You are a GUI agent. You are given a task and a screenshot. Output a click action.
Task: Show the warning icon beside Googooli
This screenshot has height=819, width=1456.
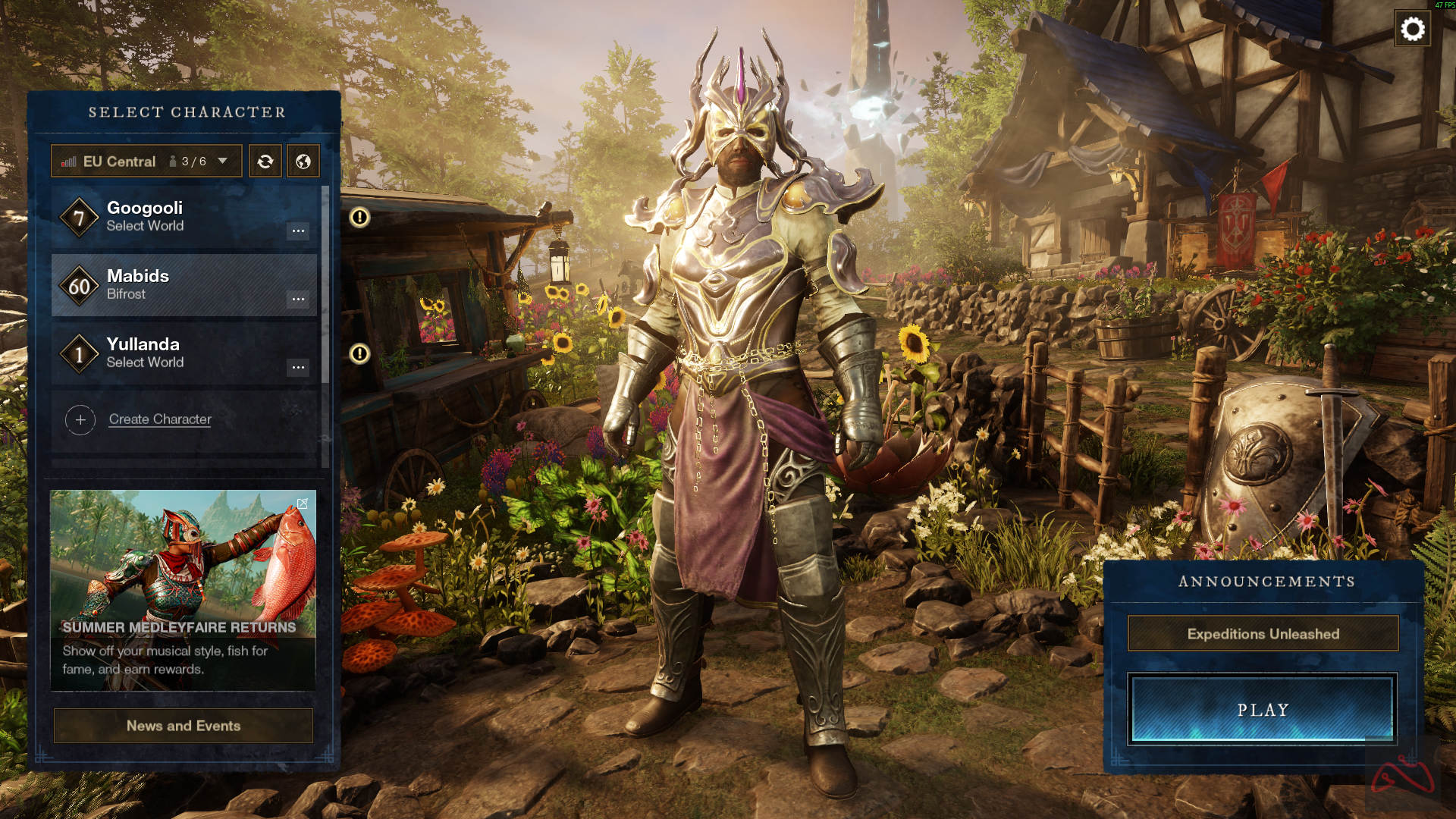coord(359,218)
